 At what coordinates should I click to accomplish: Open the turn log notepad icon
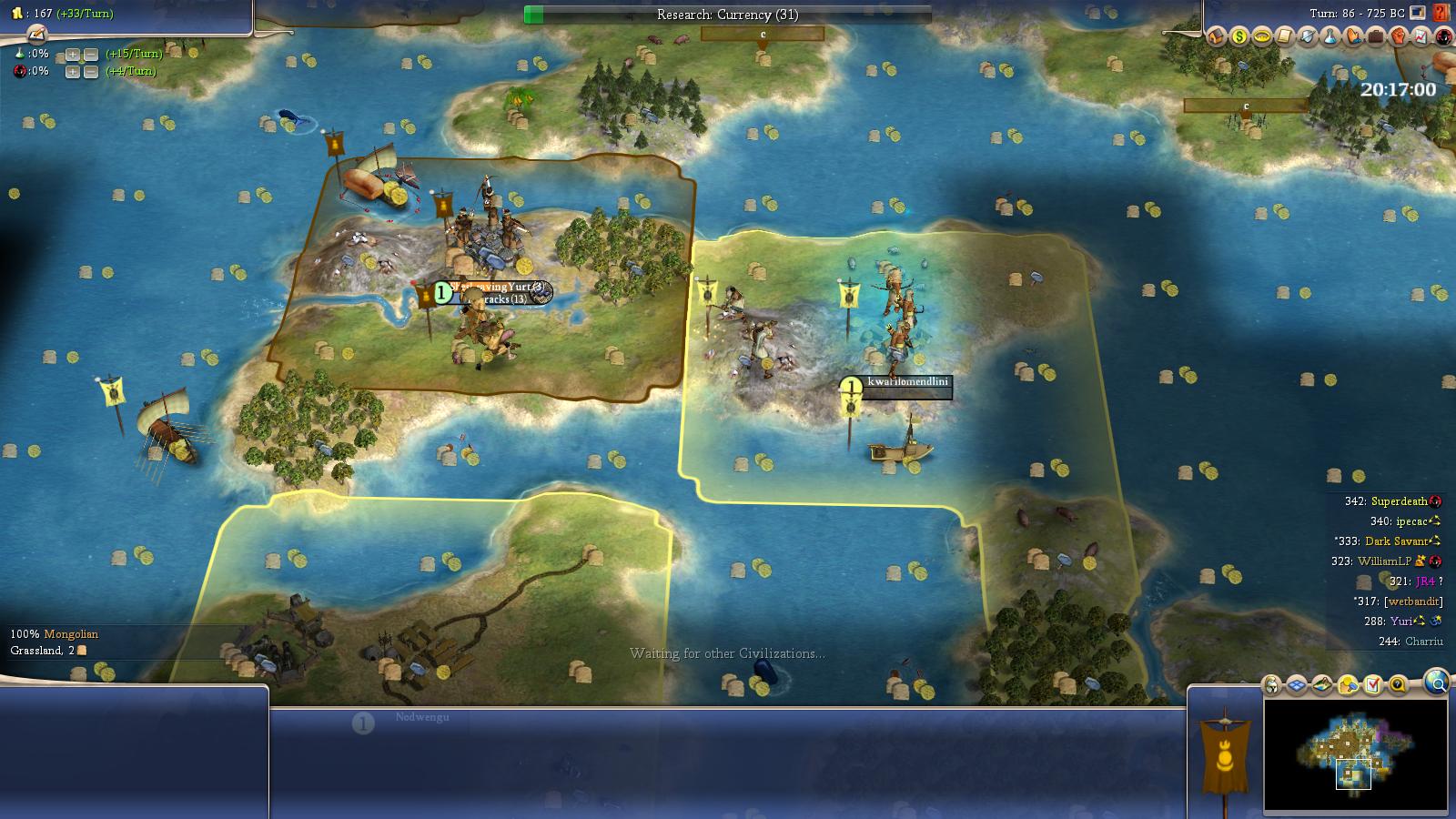(1285, 38)
